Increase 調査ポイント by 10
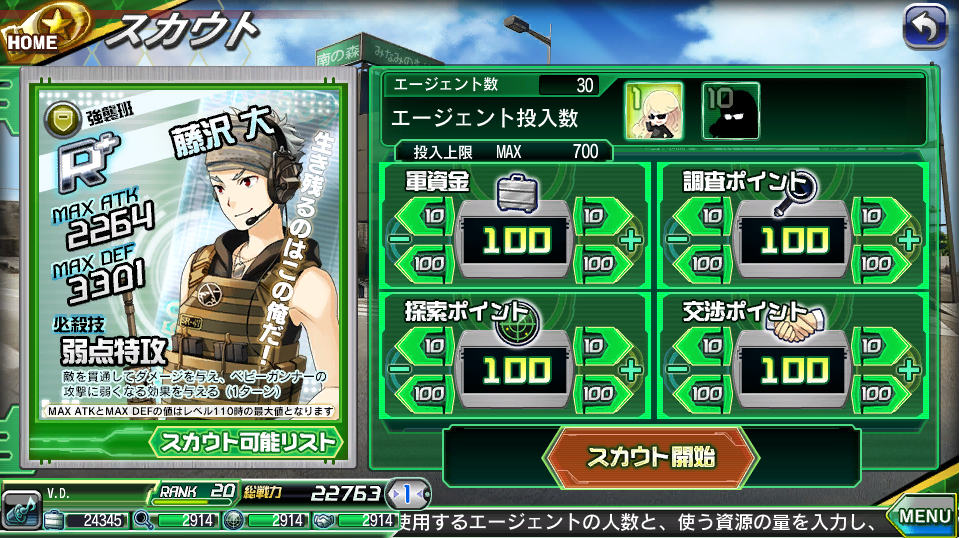Screen dimensions: 959x538 click(877, 215)
